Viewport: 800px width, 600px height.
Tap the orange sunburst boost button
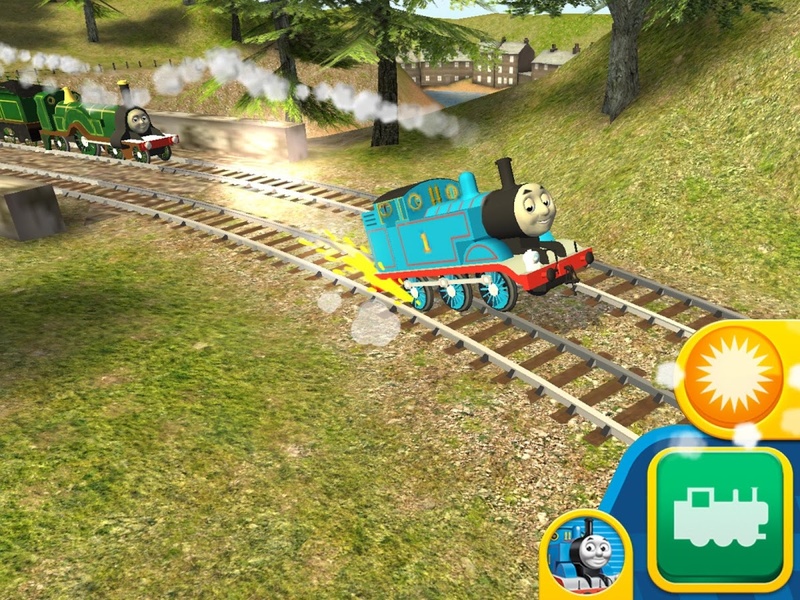738,375
